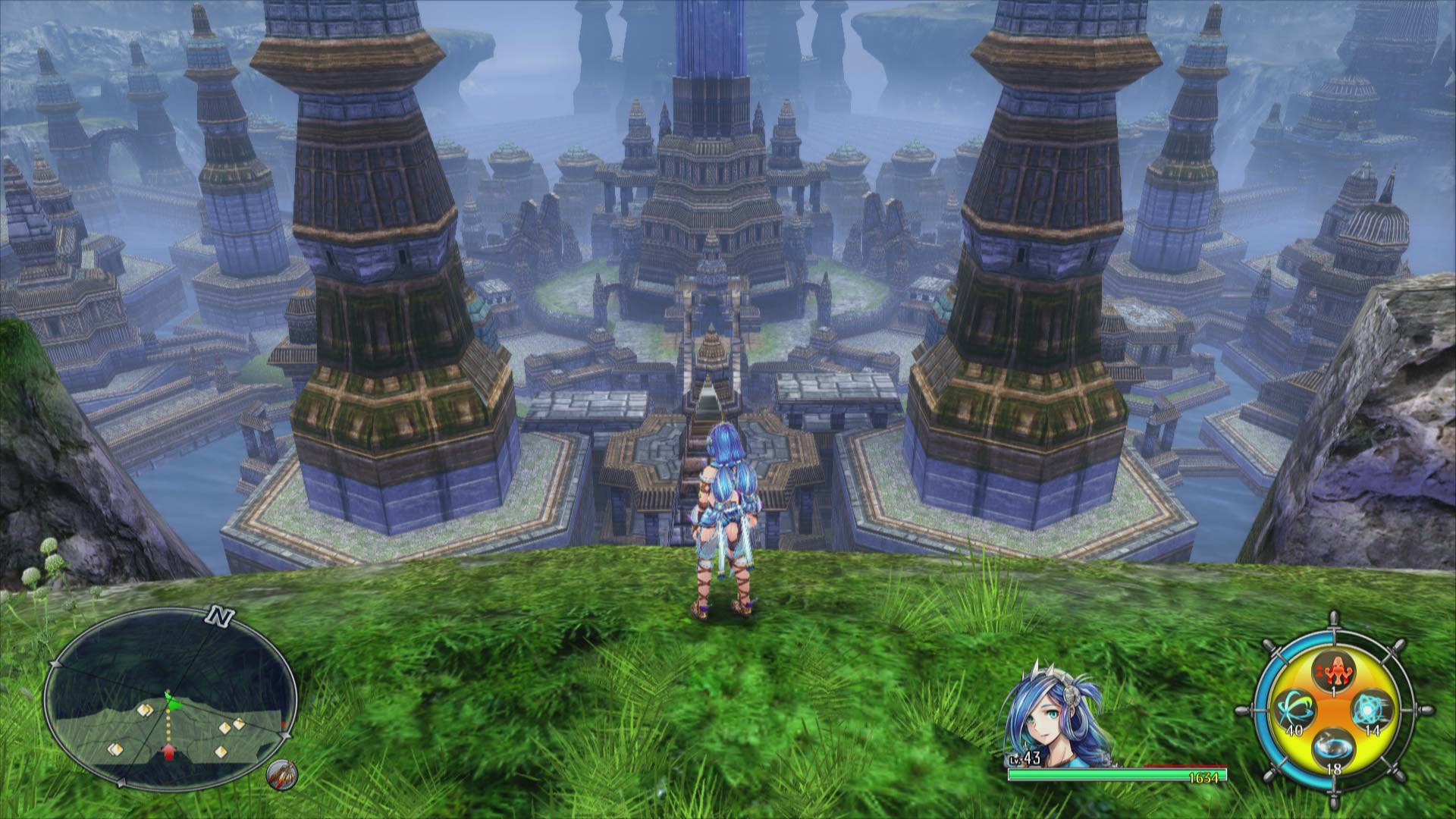Toggle the red waypoint arrow on the minimap

(x=169, y=752)
